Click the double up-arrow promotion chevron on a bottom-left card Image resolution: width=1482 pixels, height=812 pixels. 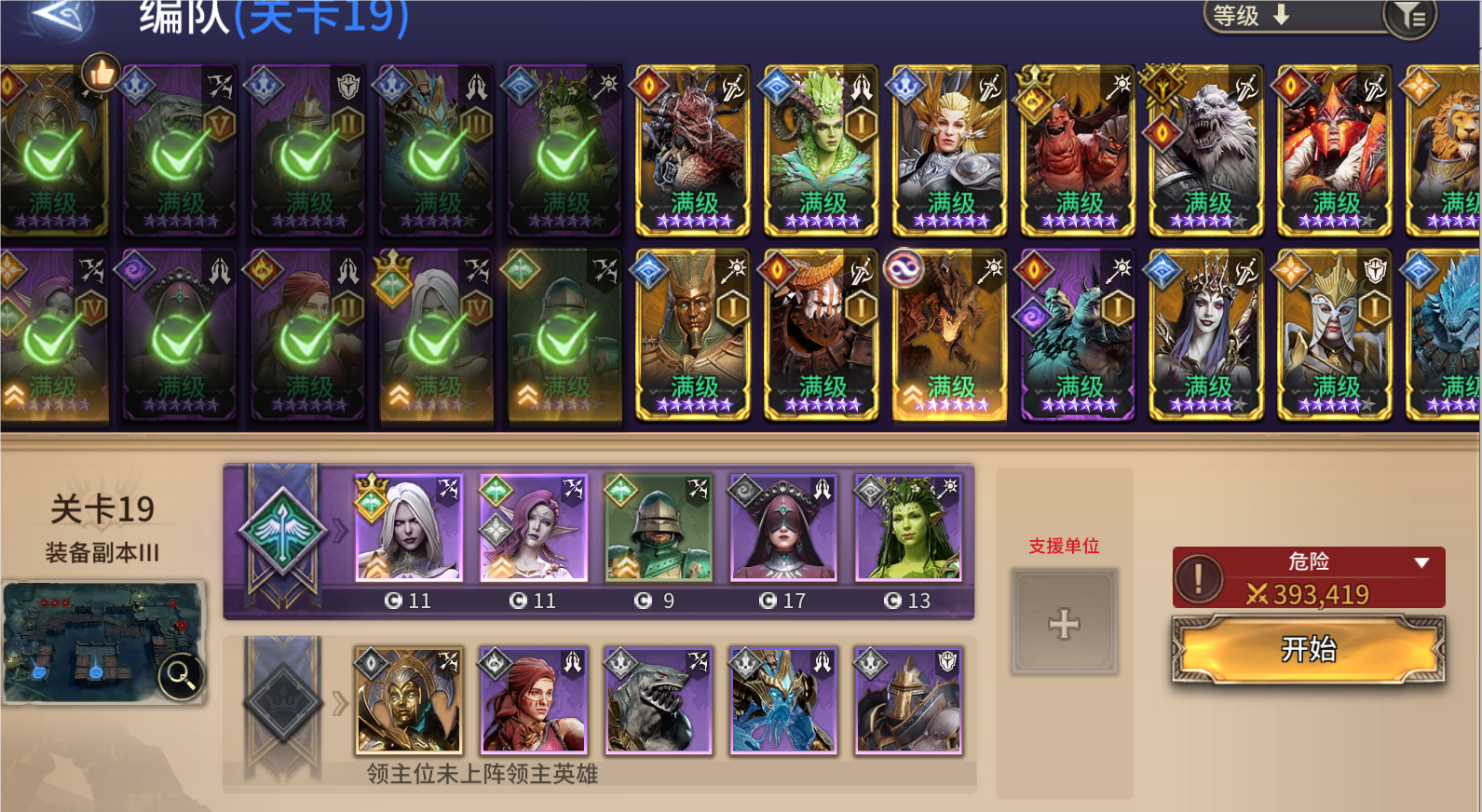click(12, 396)
